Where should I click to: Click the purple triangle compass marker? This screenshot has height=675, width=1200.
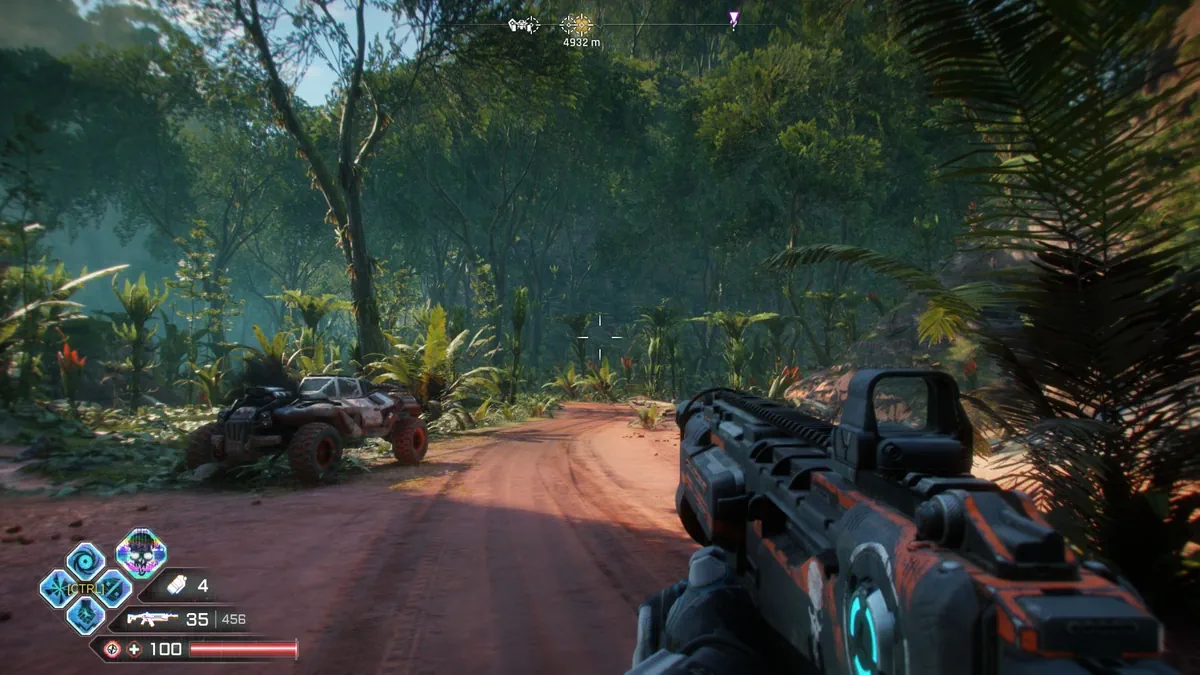733,20
